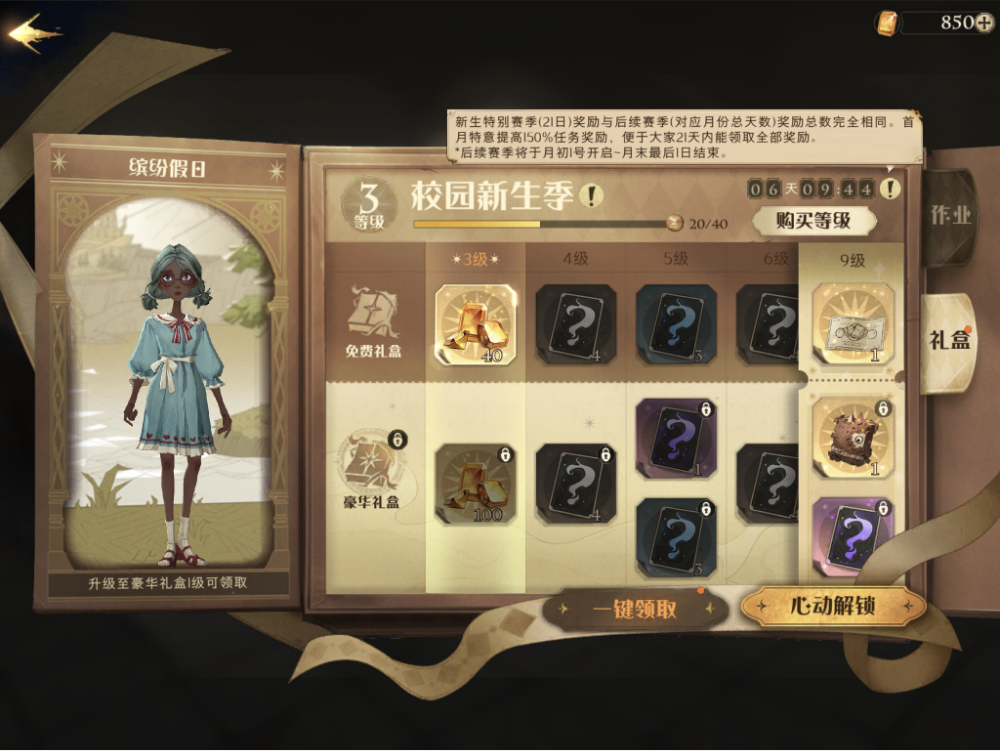
Task: Show info next to the 校园新生季 title
Action: click(592, 195)
